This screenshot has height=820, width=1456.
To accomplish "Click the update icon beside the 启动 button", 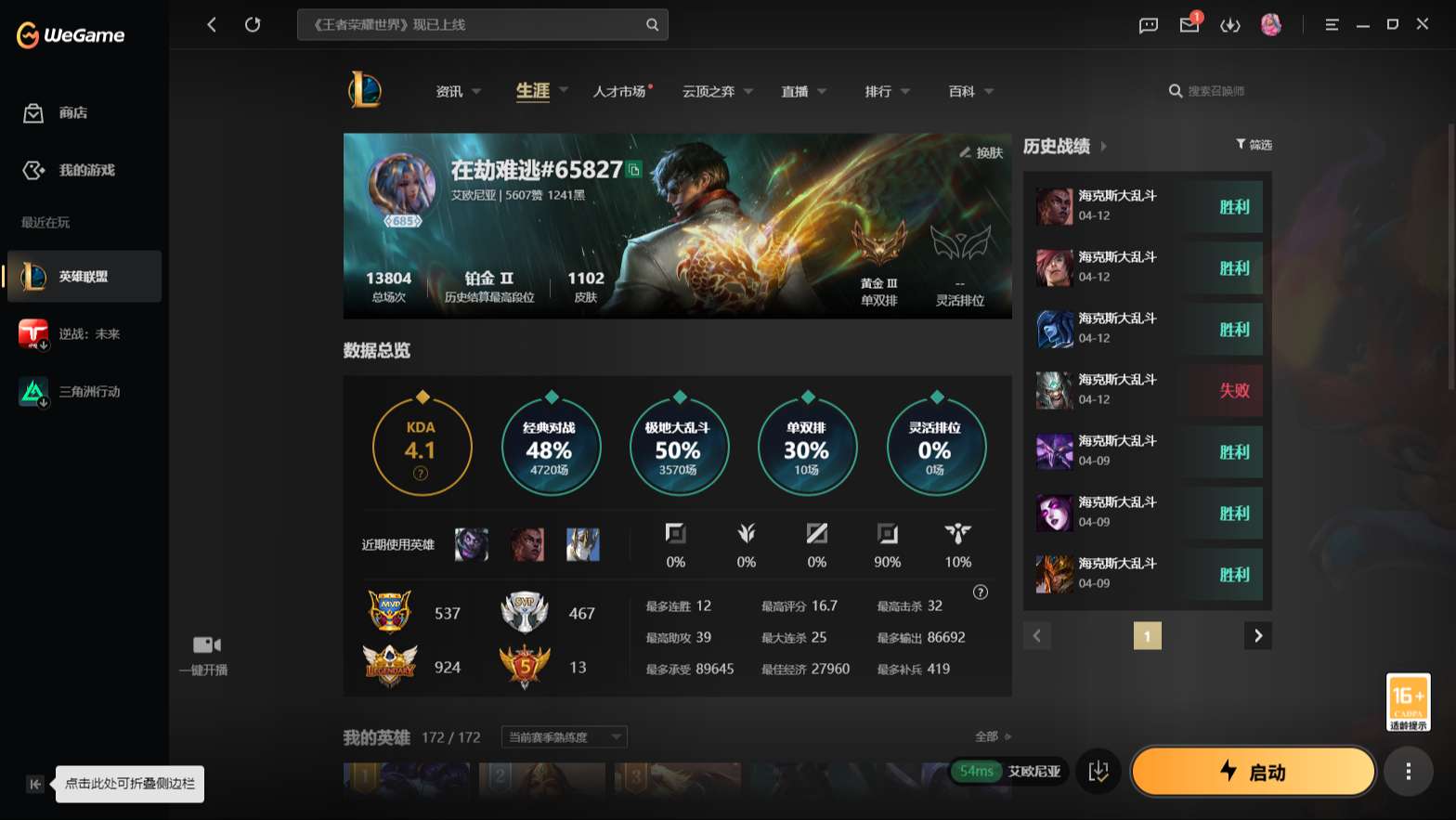I will click(x=1099, y=771).
